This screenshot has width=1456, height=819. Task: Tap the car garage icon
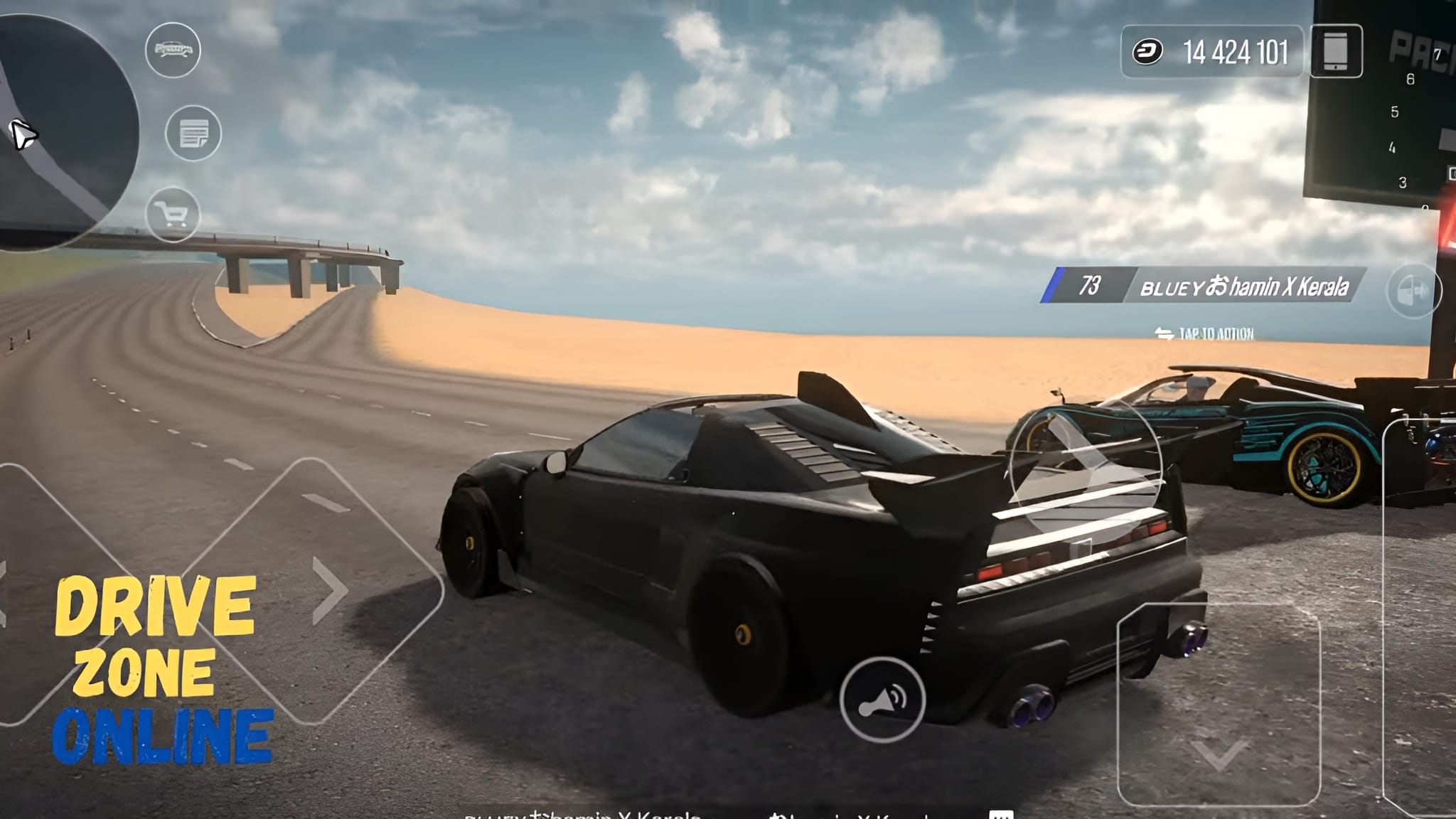point(173,50)
